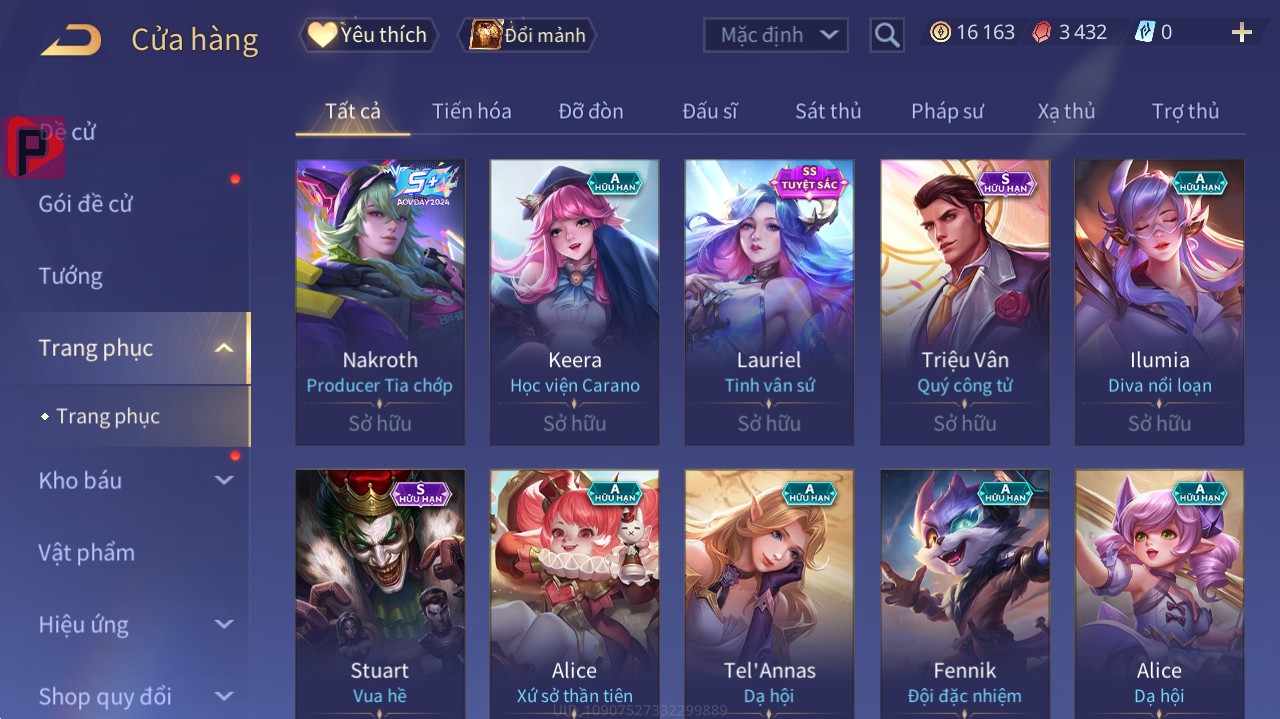Open the Gói đề cử menu
The height and width of the screenshot is (719, 1280).
pyautogui.click(x=86, y=204)
